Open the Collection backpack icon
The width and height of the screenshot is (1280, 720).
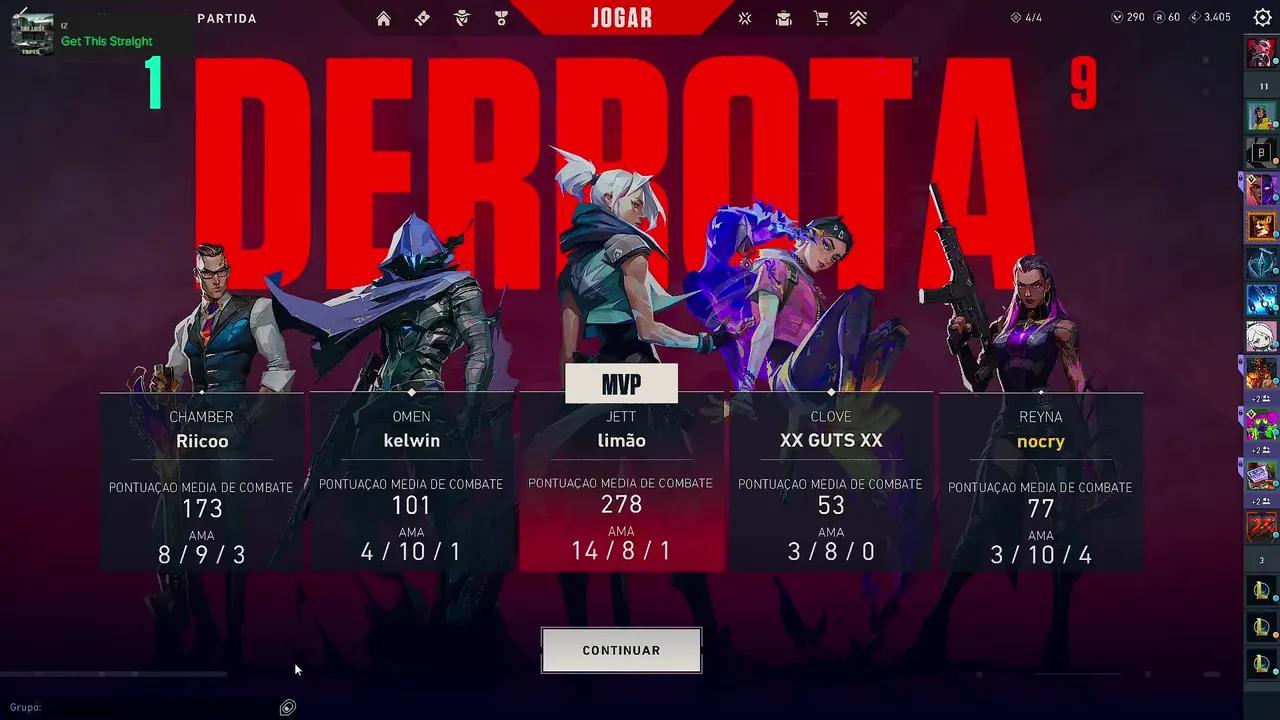783,18
